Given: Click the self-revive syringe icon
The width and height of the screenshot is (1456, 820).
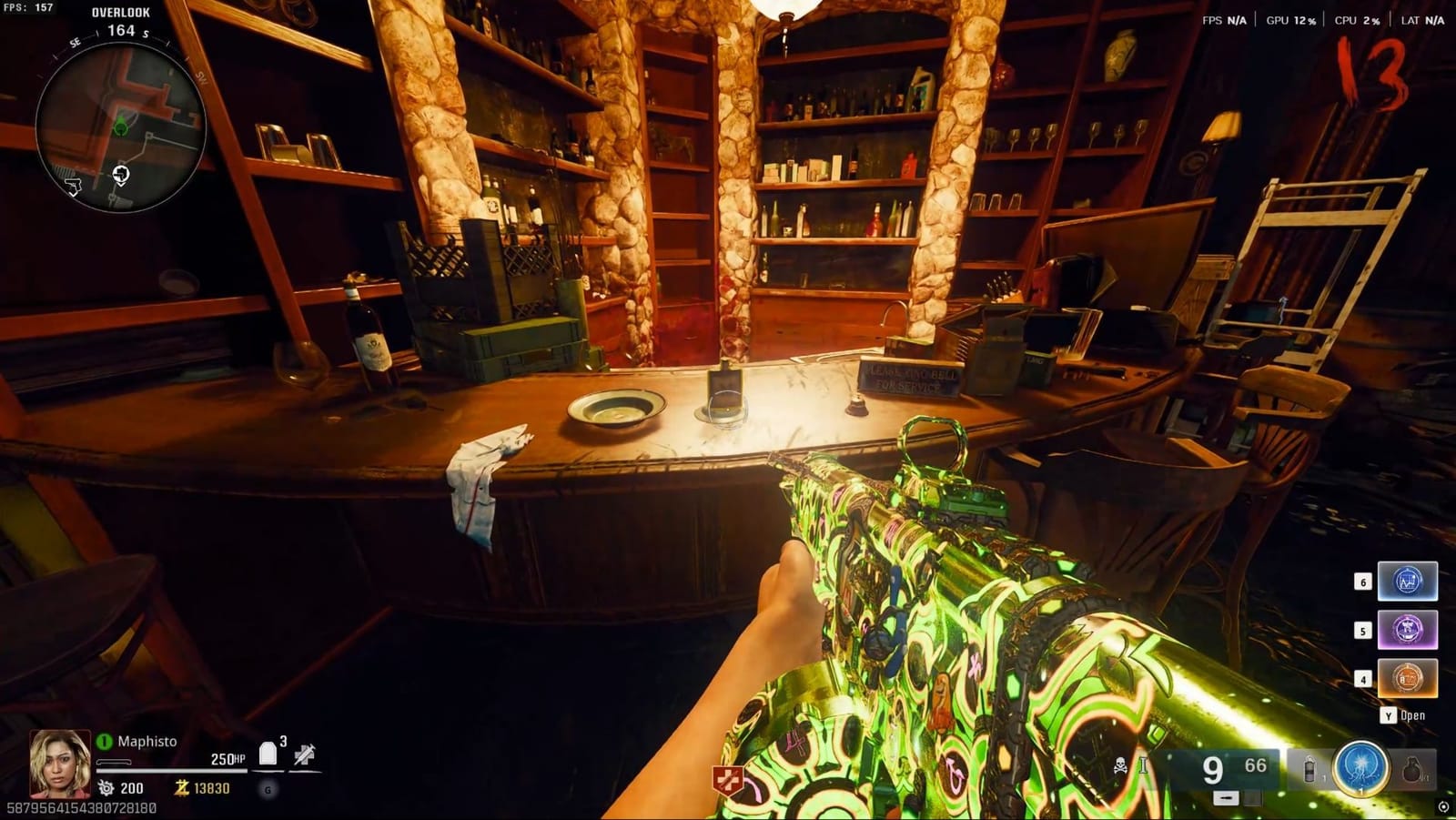Looking at the screenshot, I should click(x=304, y=753).
